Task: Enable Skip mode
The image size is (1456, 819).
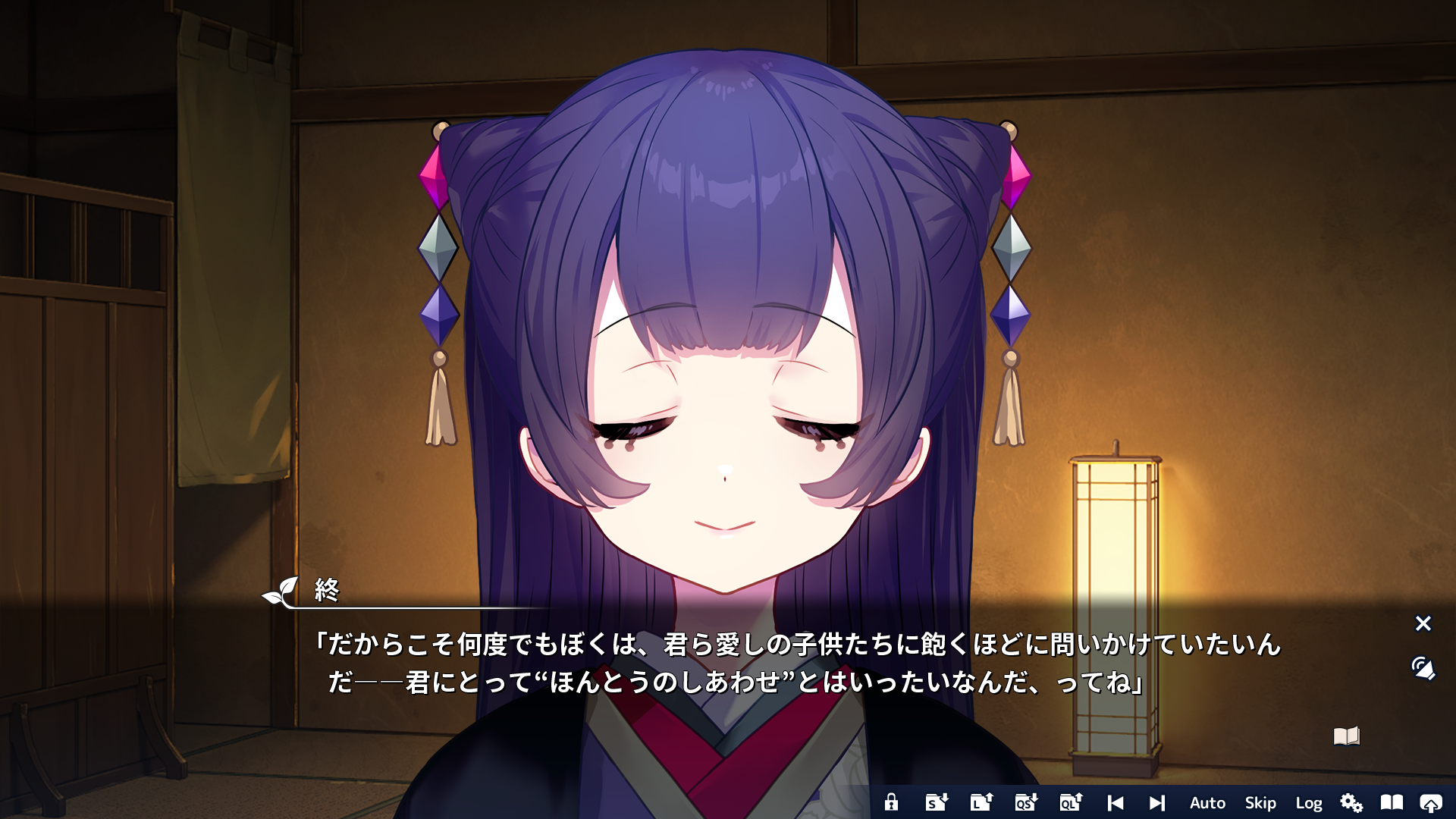Action: [1261, 802]
